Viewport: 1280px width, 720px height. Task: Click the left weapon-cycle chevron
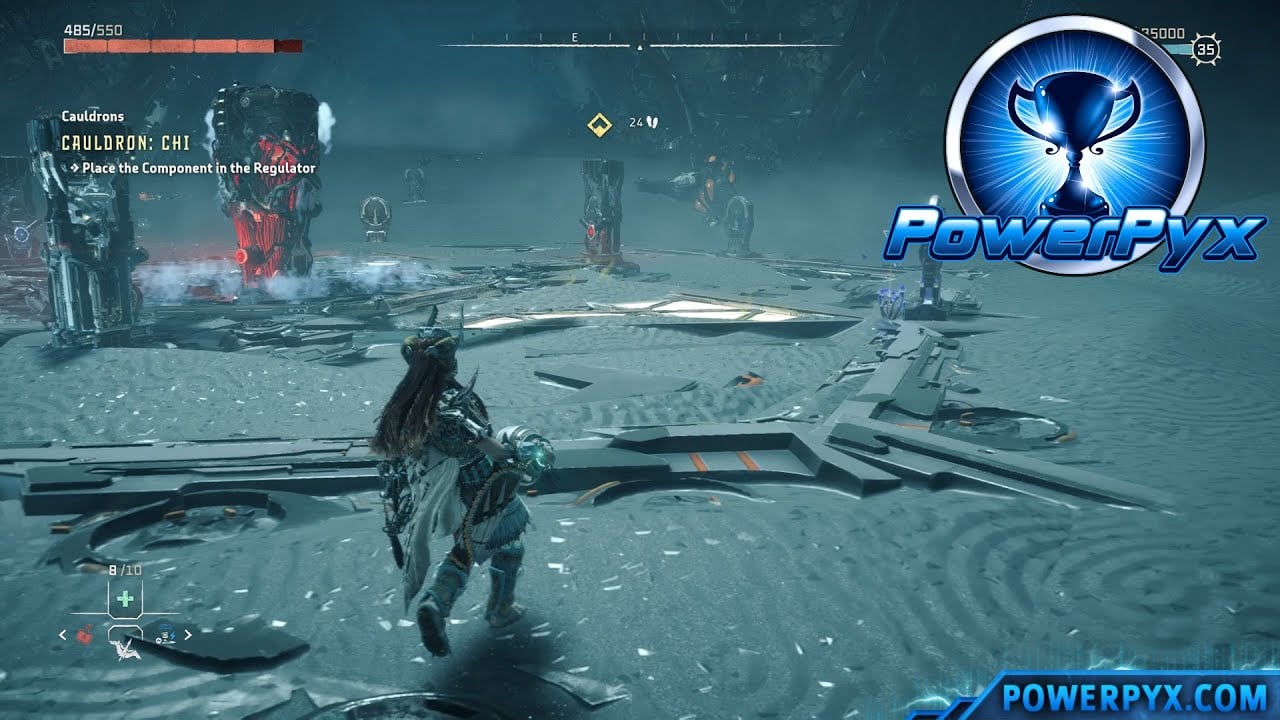click(62, 635)
